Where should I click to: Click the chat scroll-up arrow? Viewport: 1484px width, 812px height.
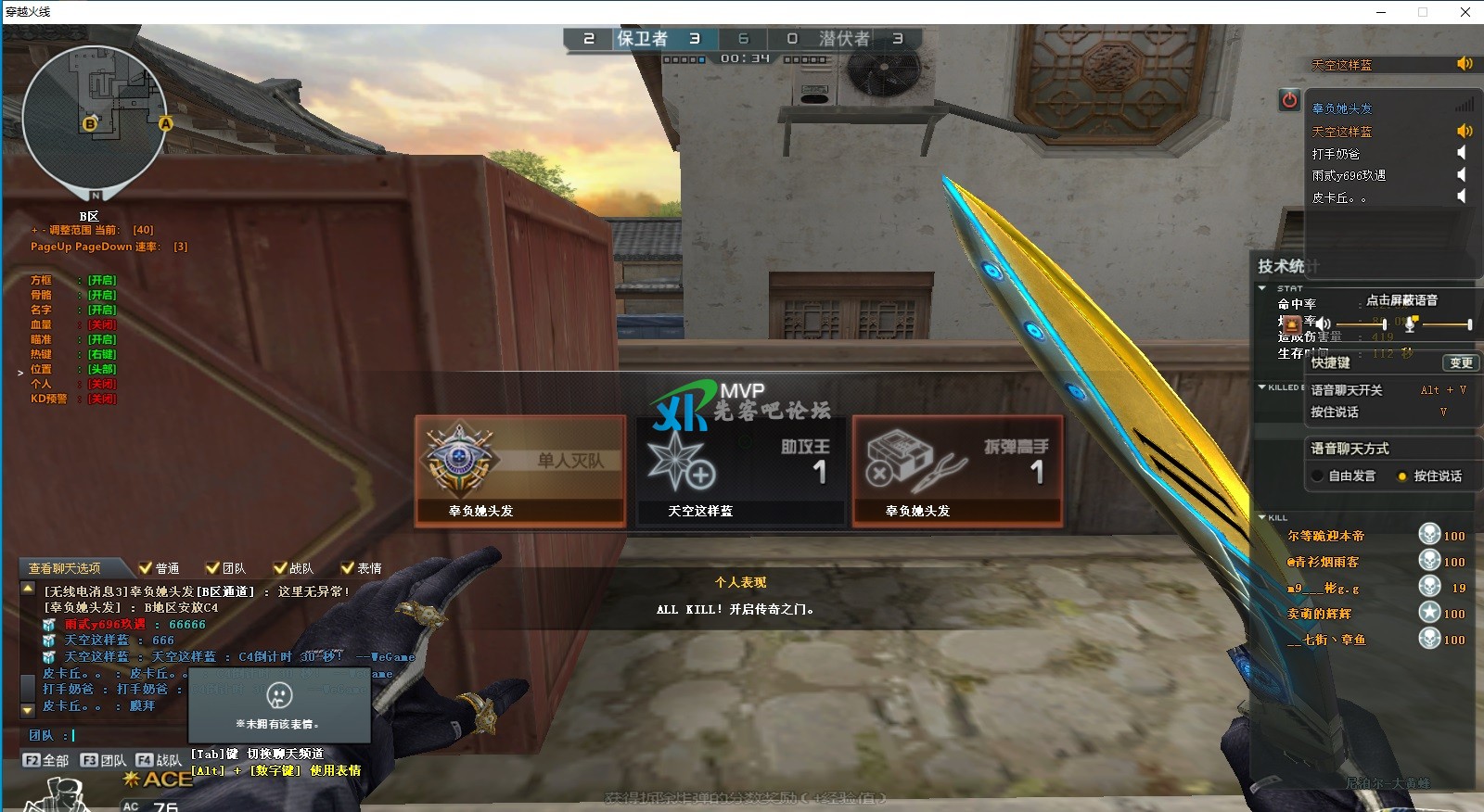(27, 589)
